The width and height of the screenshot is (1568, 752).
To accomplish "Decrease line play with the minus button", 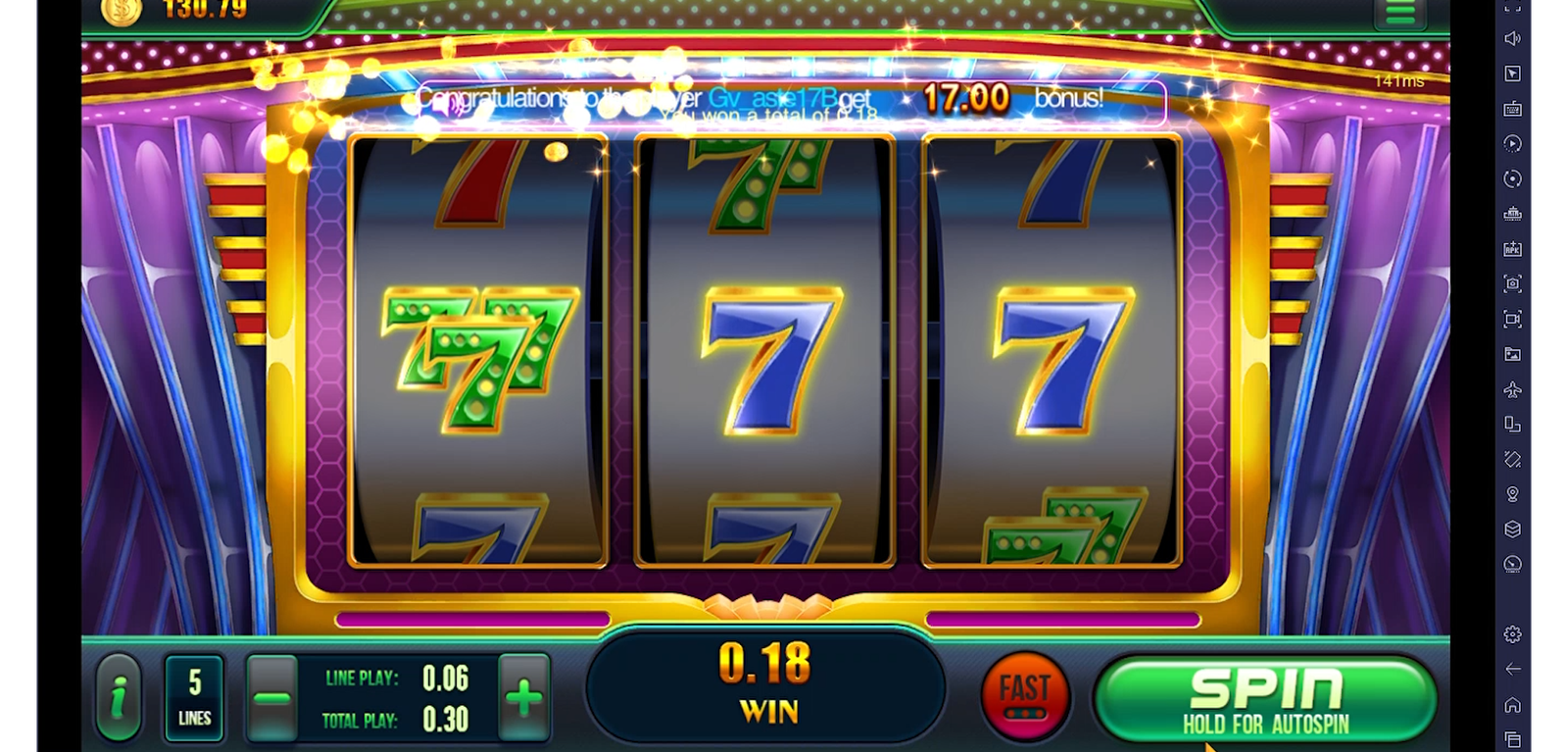I will (270, 699).
